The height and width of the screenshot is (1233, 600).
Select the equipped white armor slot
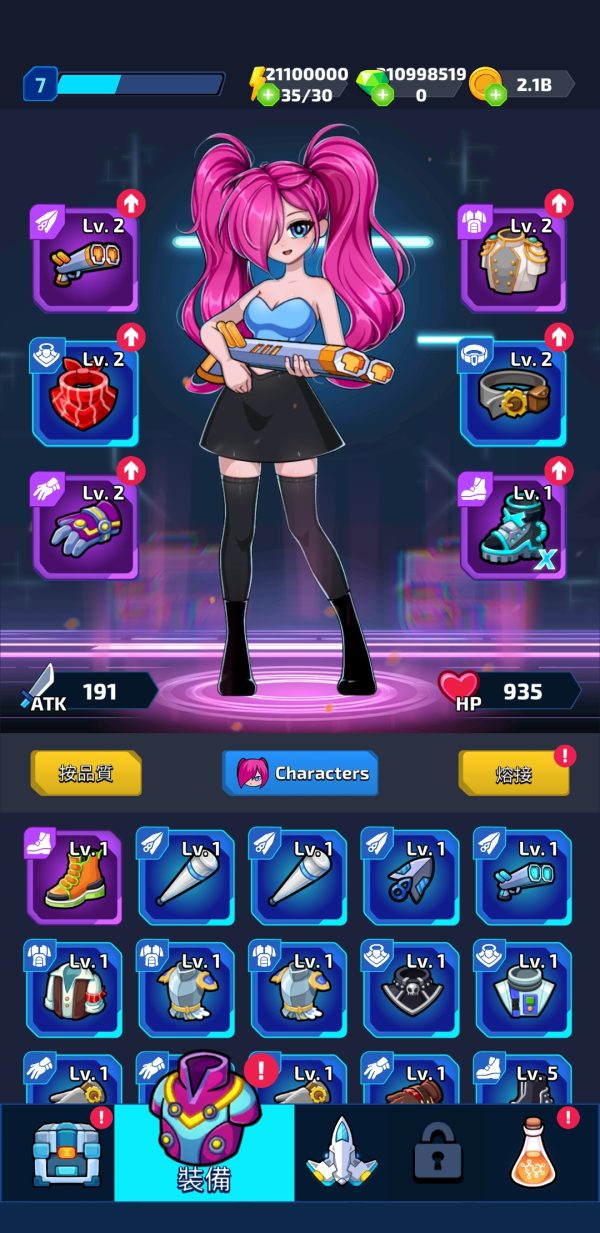pyautogui.click(x=513, y=259)
